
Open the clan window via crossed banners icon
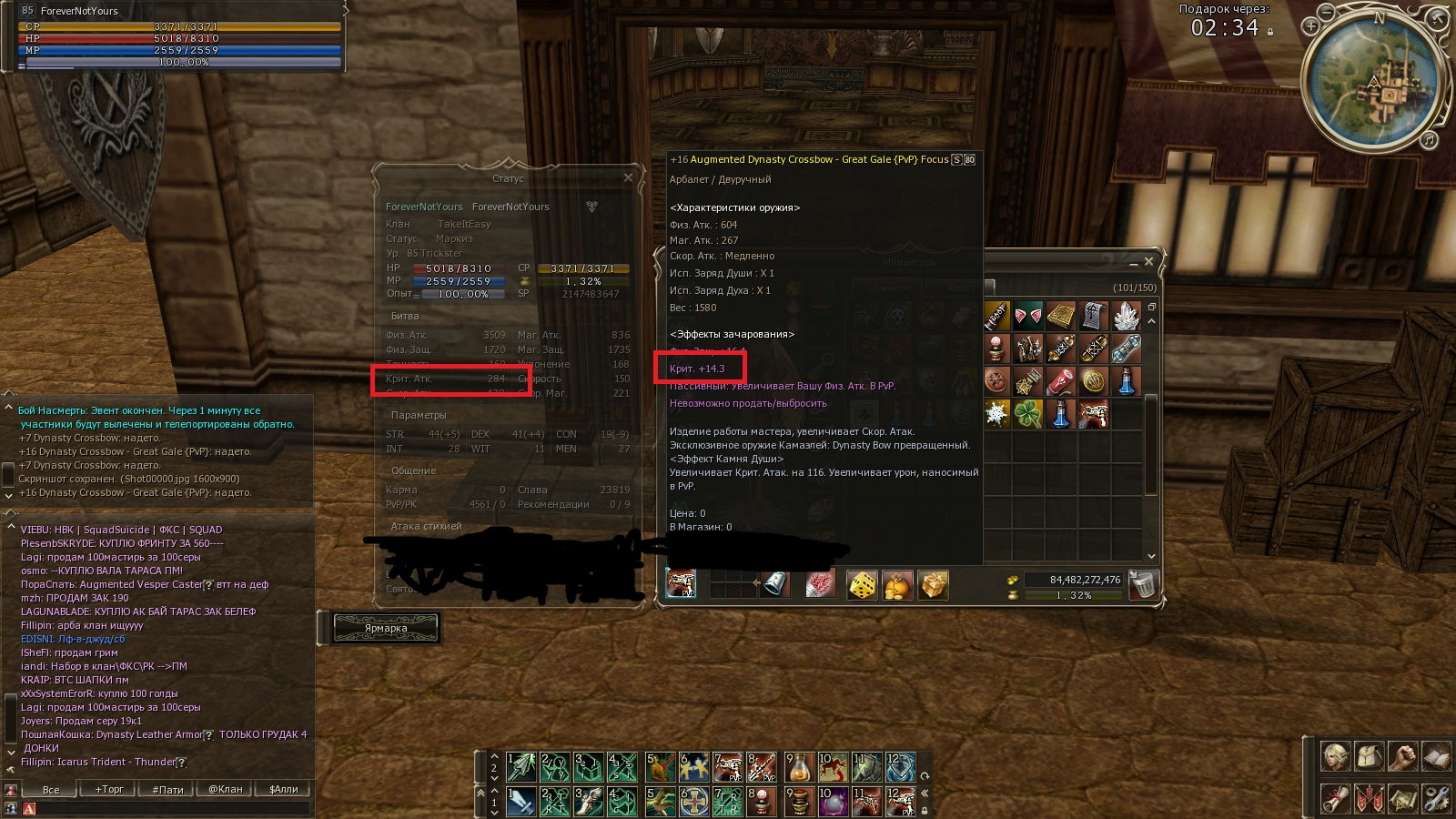1368,798
